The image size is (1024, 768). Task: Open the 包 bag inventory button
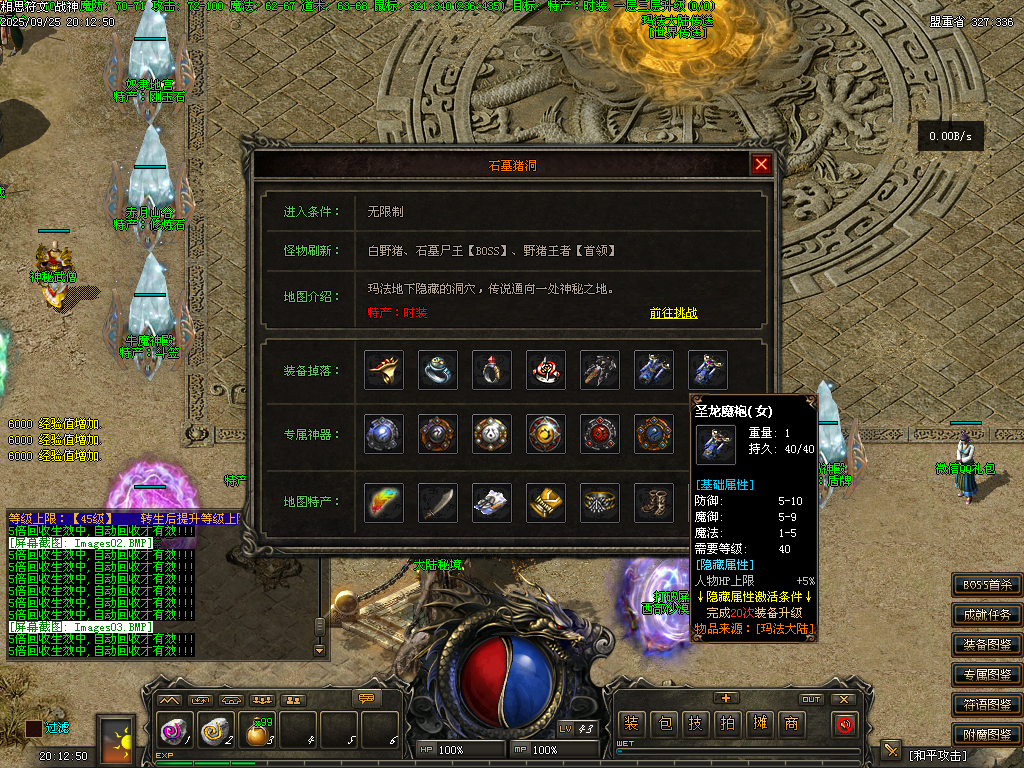[663, 724]
